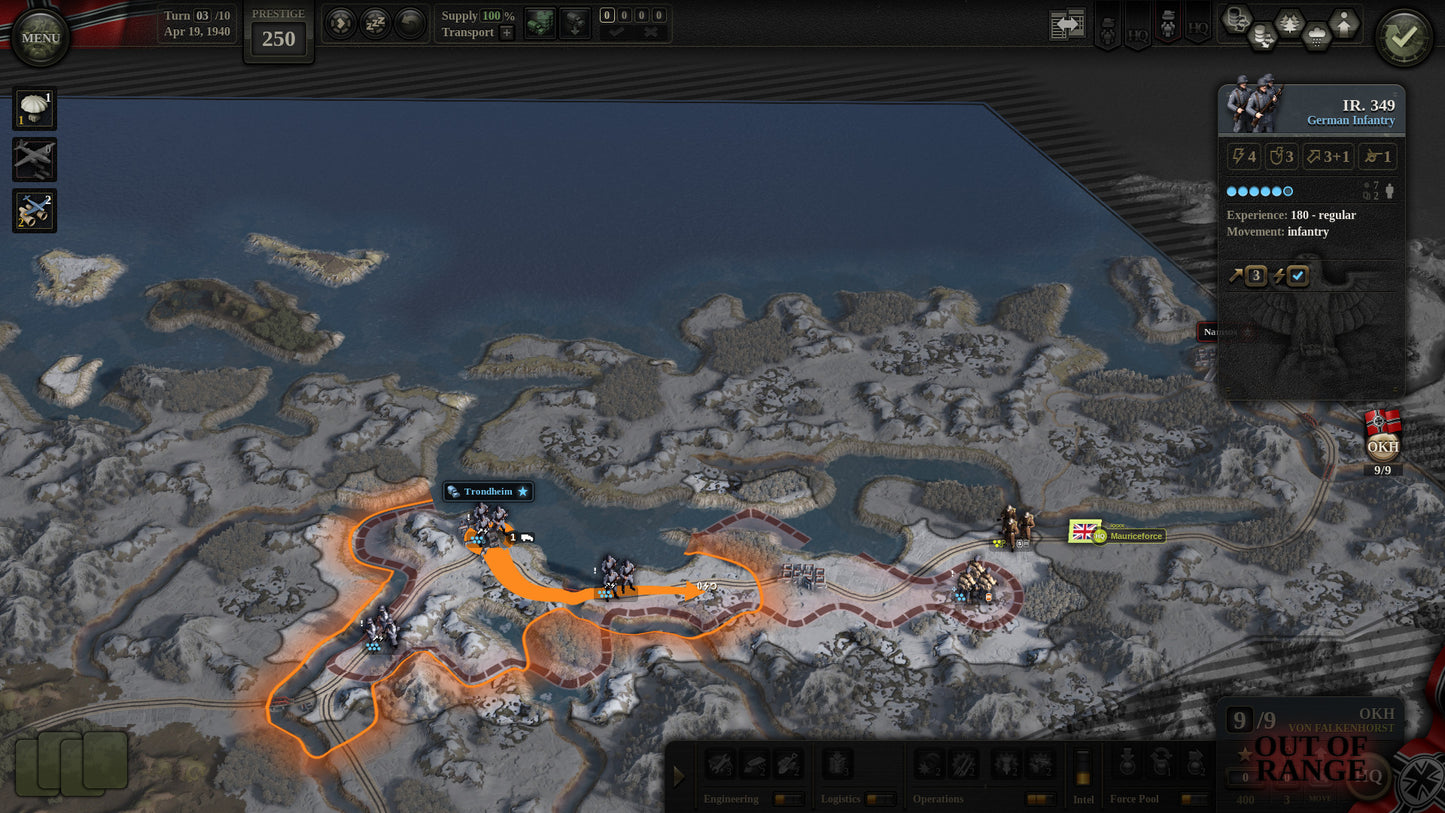This screenshot has width=1445, height=813.
Task: Click the forest terrain hex icon
Action: 1289,23
